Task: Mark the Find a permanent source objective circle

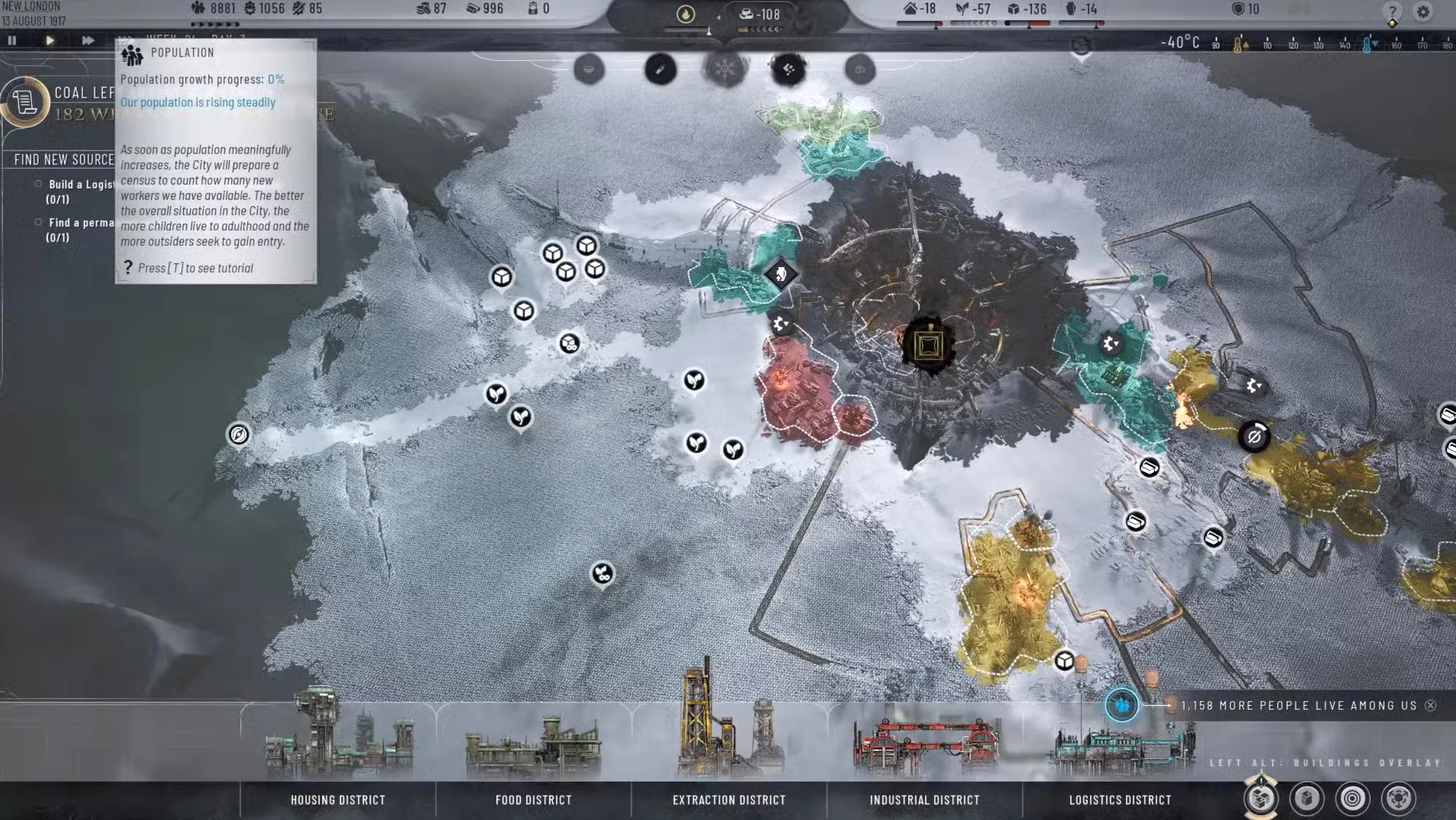Action: tap(38, 223)
